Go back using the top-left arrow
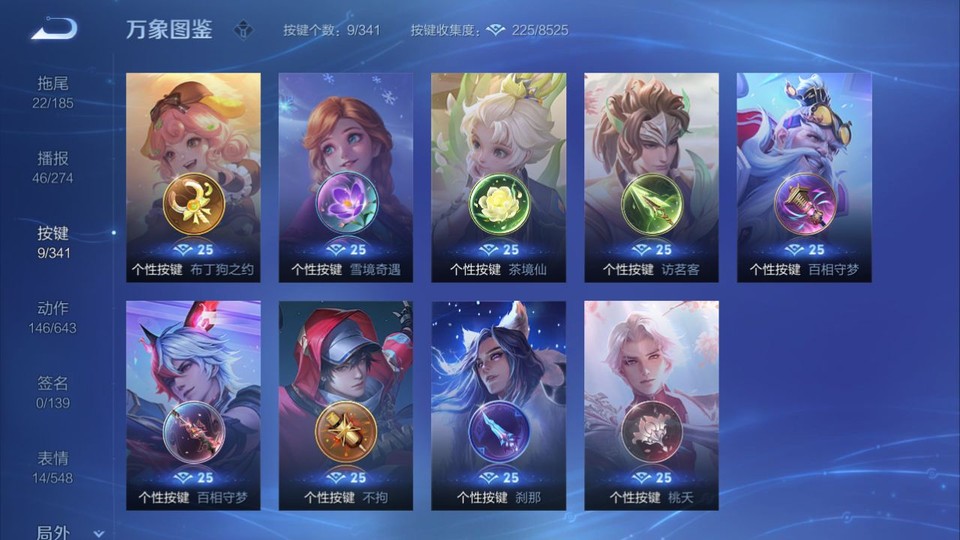Viewport: 960px width, 540px height. (x=54, y=29)
